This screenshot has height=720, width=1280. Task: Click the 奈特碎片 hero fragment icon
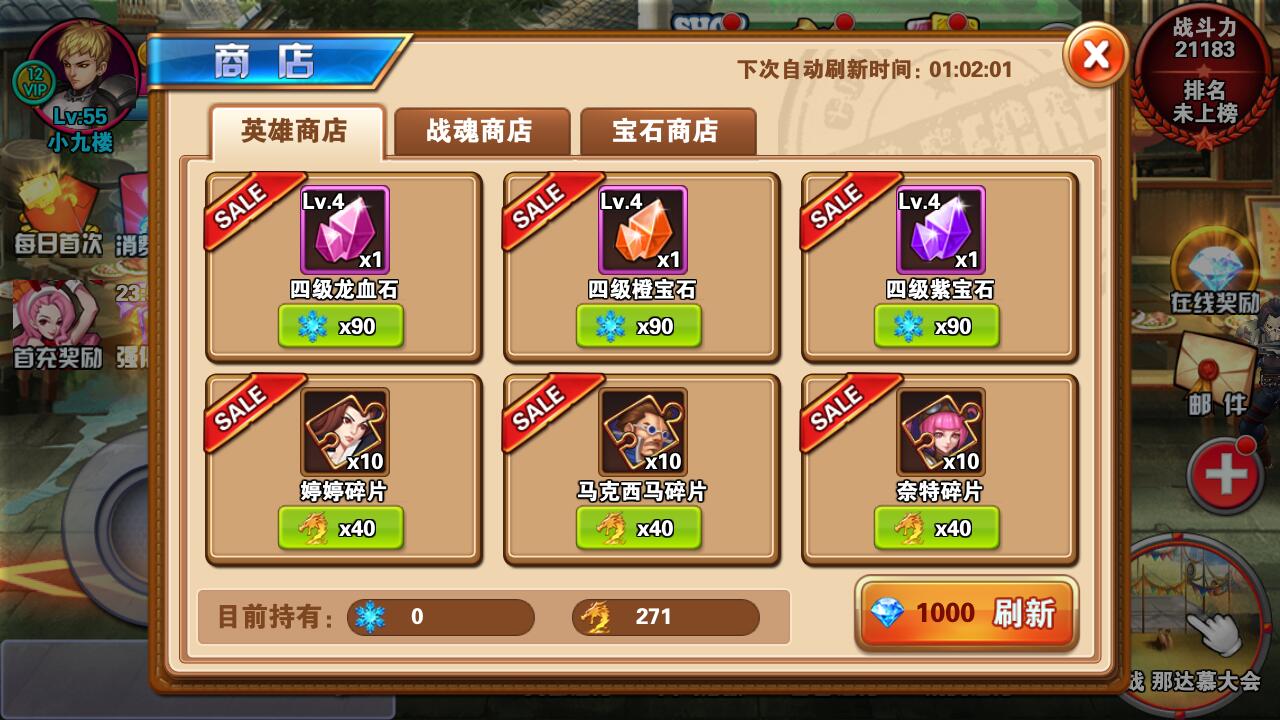(938, 432)
